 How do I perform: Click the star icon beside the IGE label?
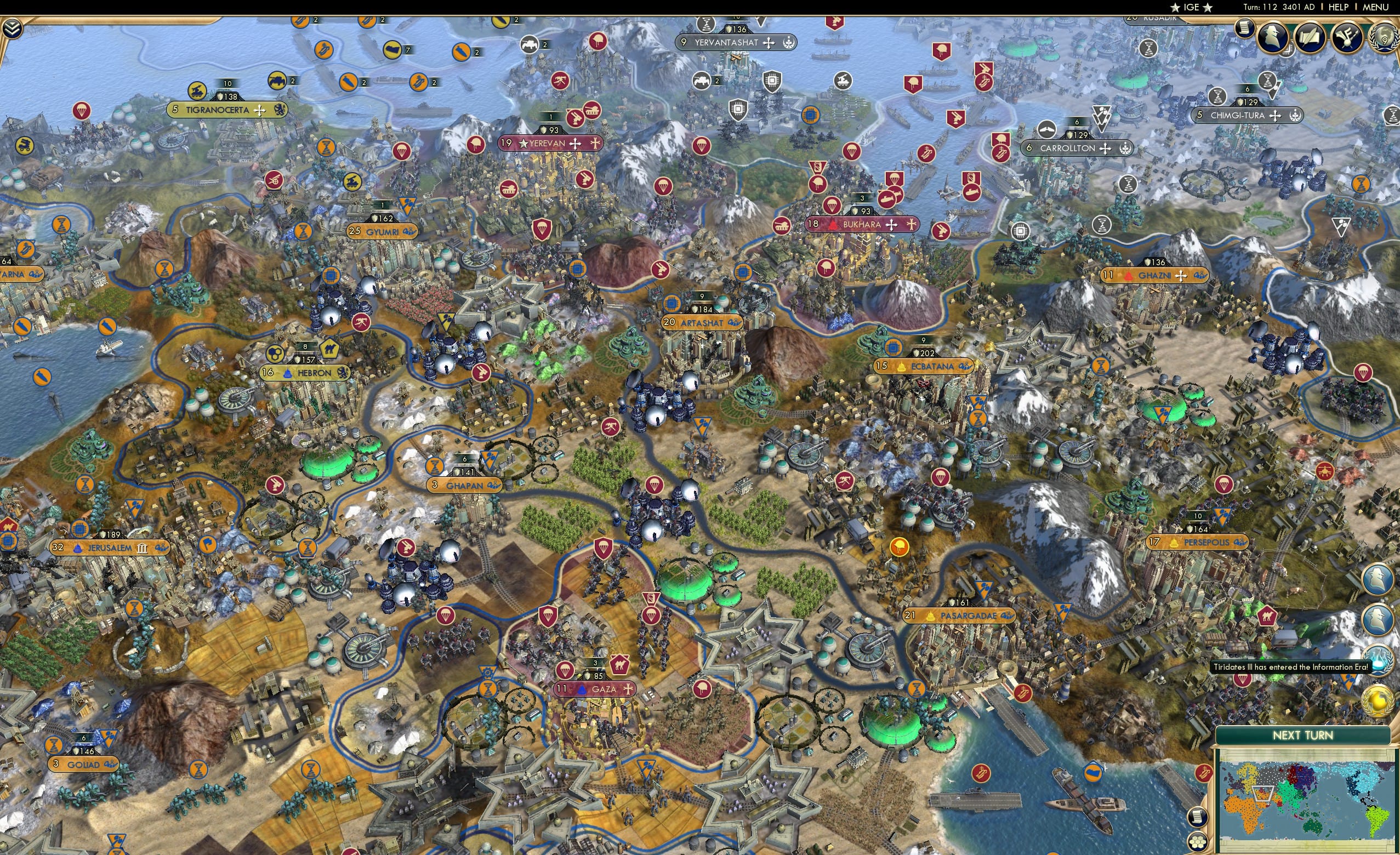[x=1175, y=7]
